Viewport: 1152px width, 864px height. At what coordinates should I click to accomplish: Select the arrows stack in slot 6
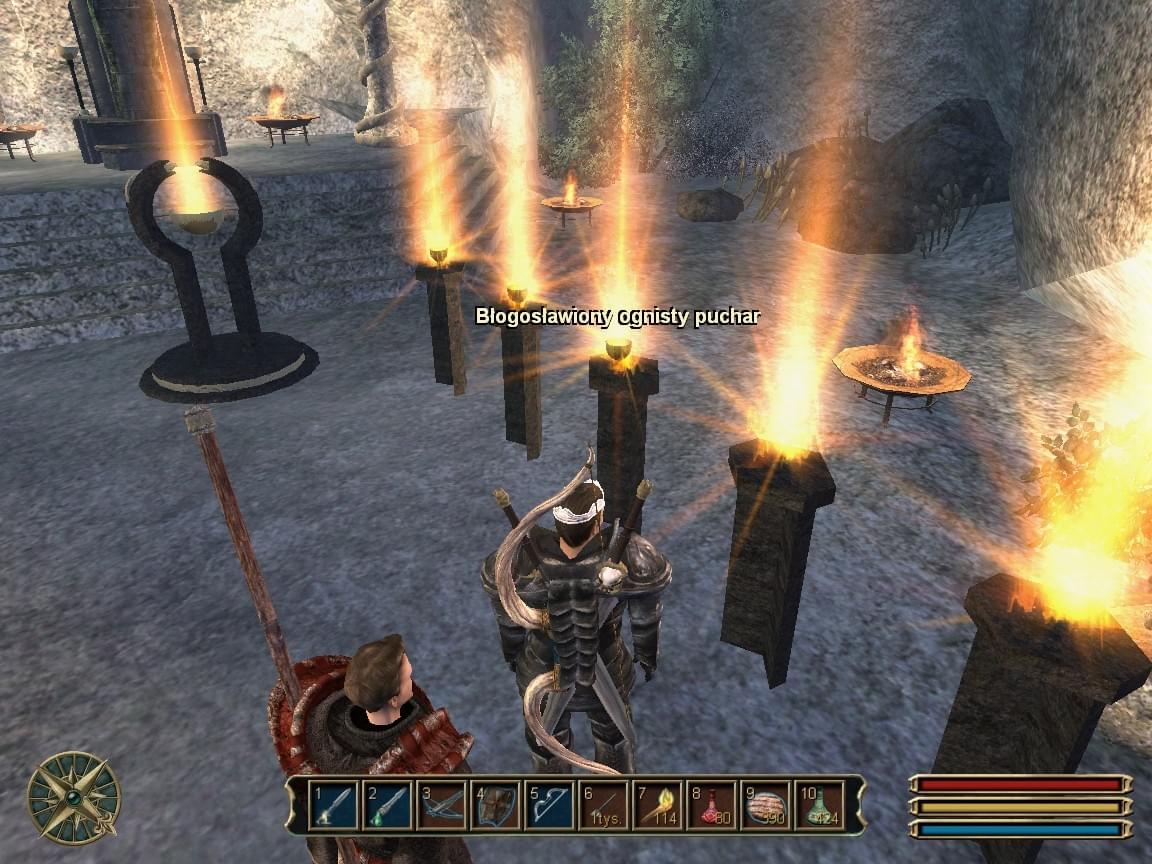pyautogui.click(x=604, y=805)
